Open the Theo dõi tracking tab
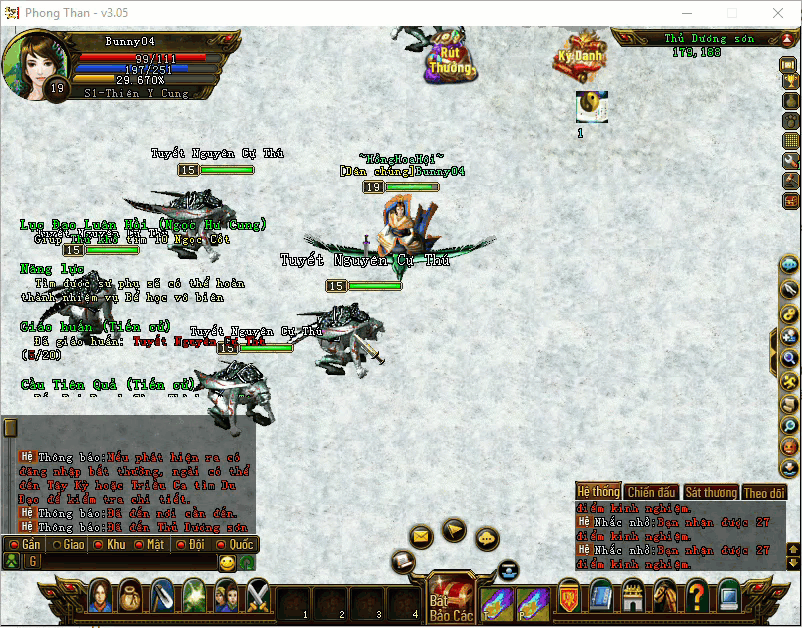This screenshot has width=802, height=628. point(765,492)
